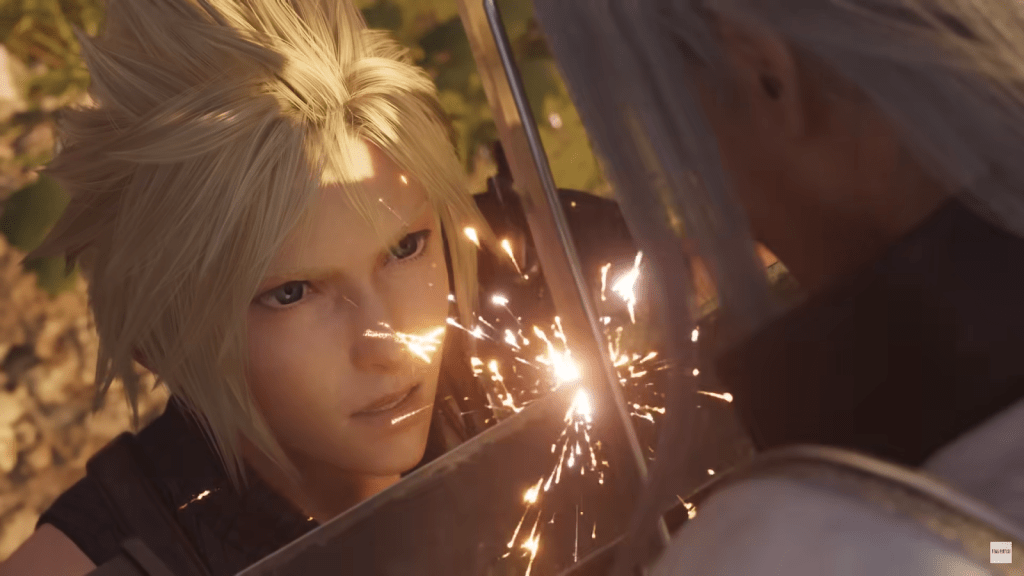The width and height of the screenshot is (1024, 576).
Task: Click the white channel watermark logo
Action: (1000, 552)
